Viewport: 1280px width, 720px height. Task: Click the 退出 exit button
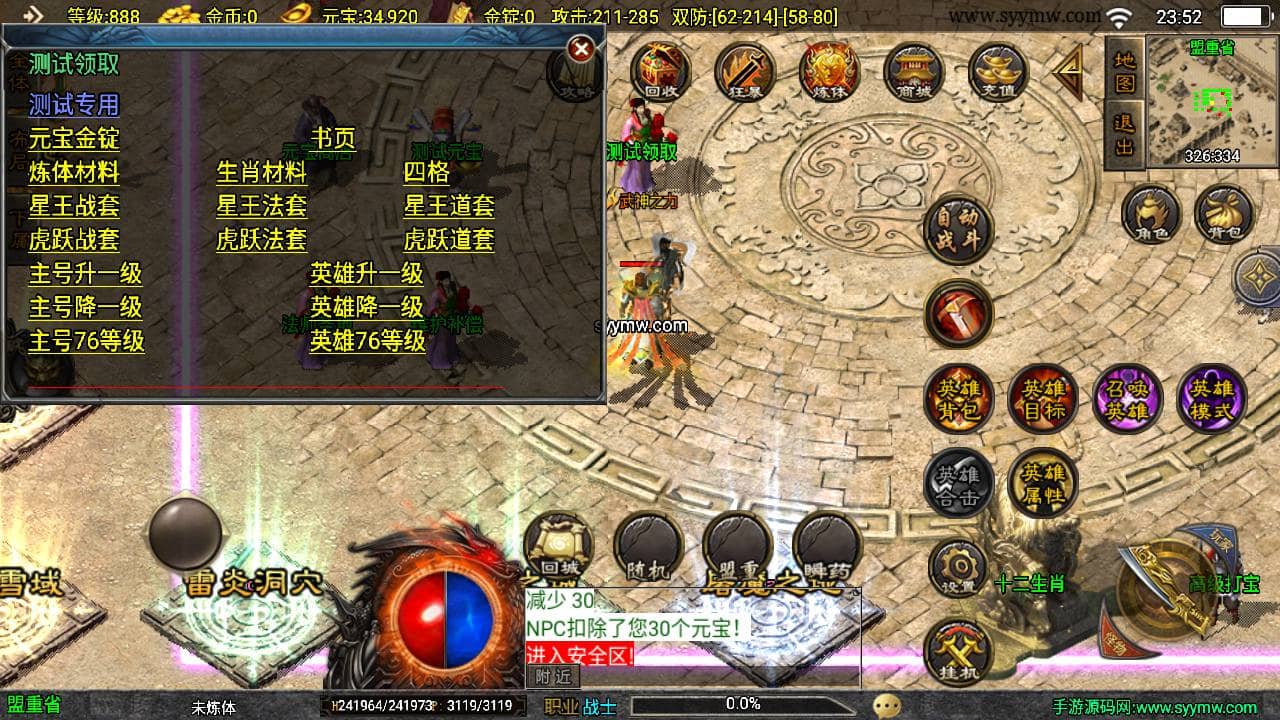(x=1125, y=134)
